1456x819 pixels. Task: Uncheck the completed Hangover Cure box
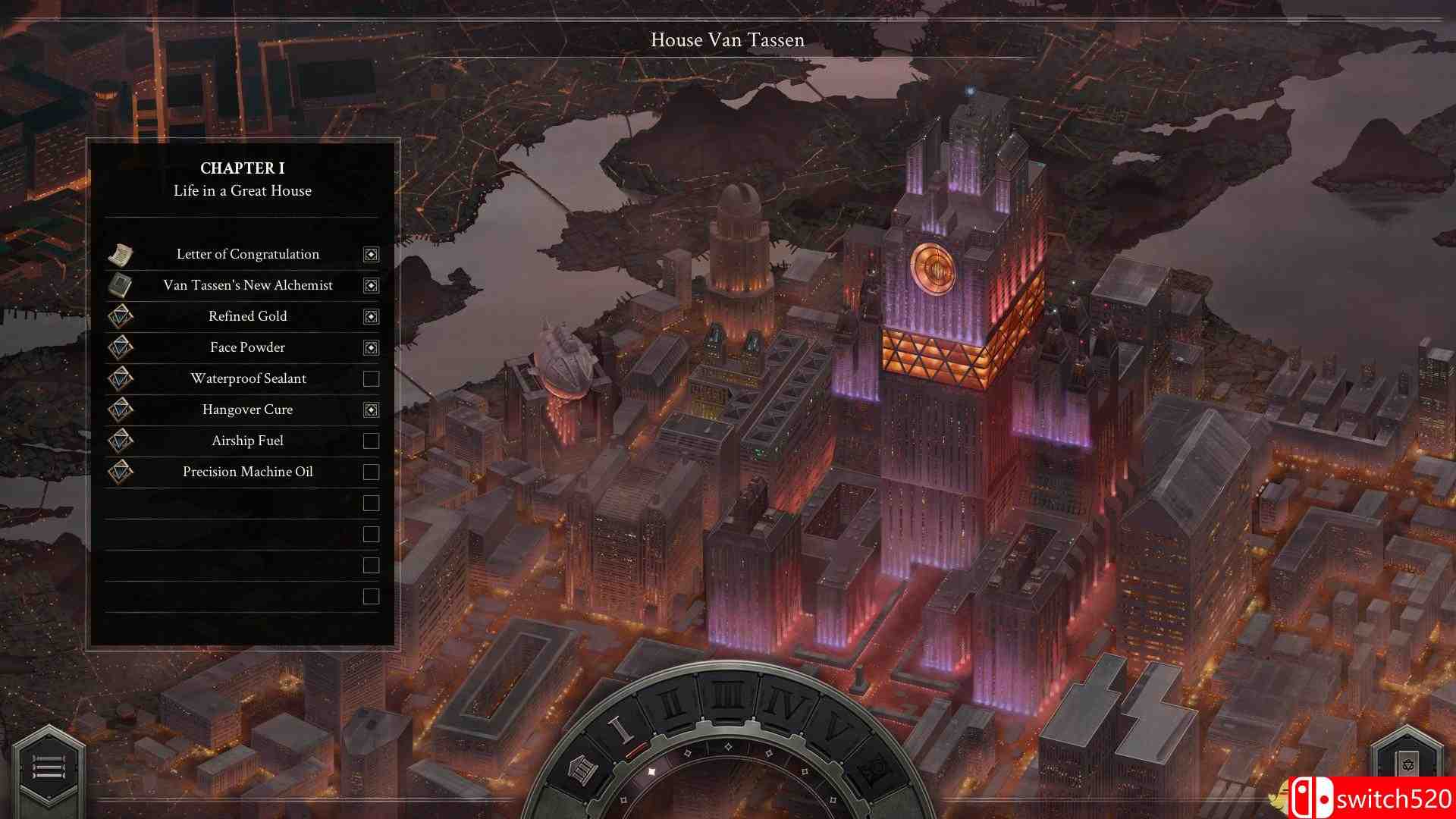pyautogui.click(x=371, y=409)
